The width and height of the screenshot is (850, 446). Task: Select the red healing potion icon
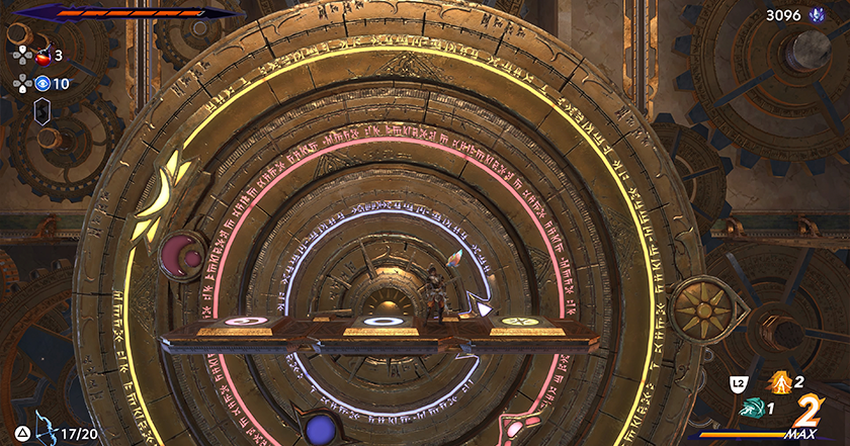43,56
